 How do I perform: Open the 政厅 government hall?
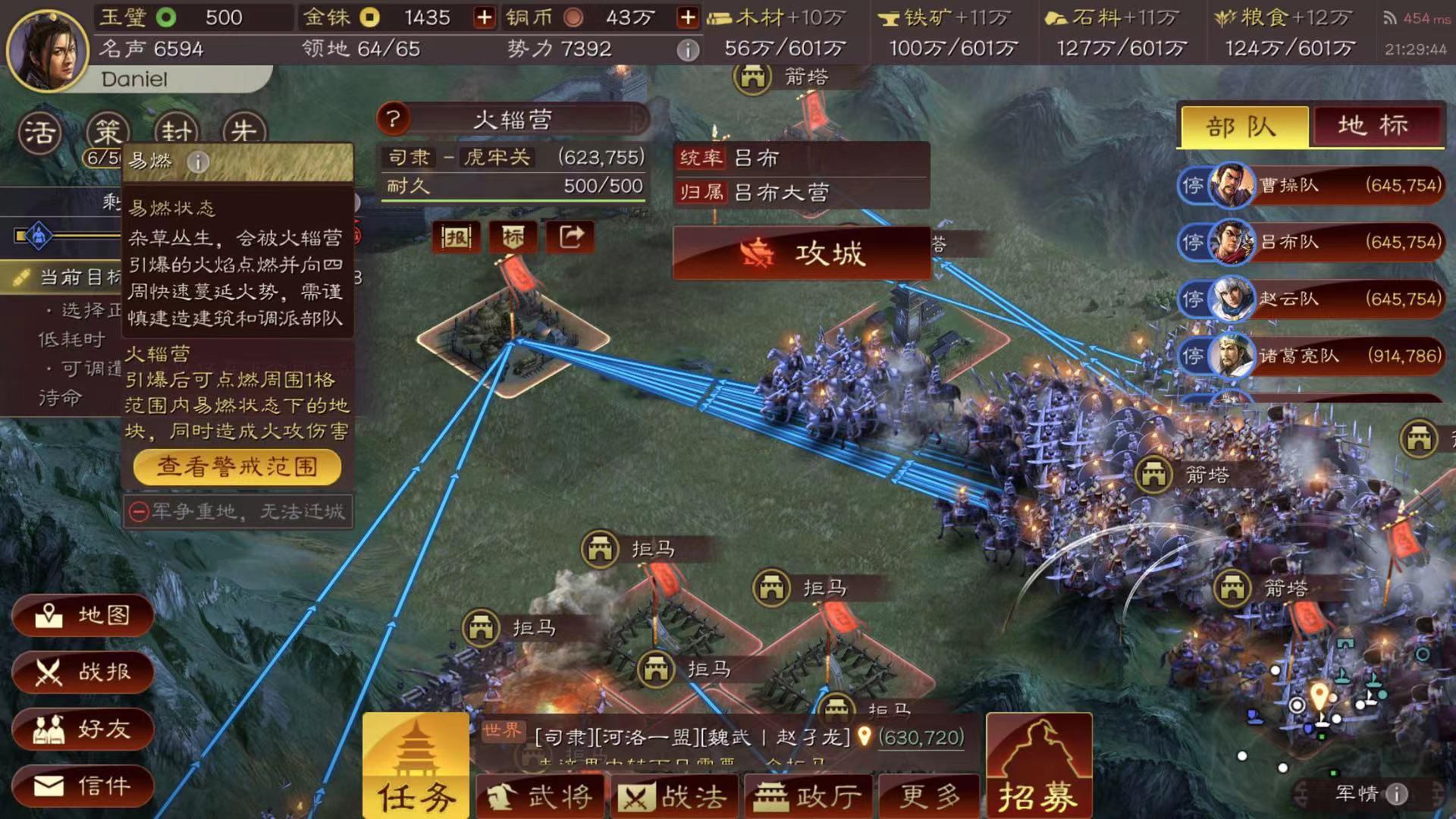(809, 796)
